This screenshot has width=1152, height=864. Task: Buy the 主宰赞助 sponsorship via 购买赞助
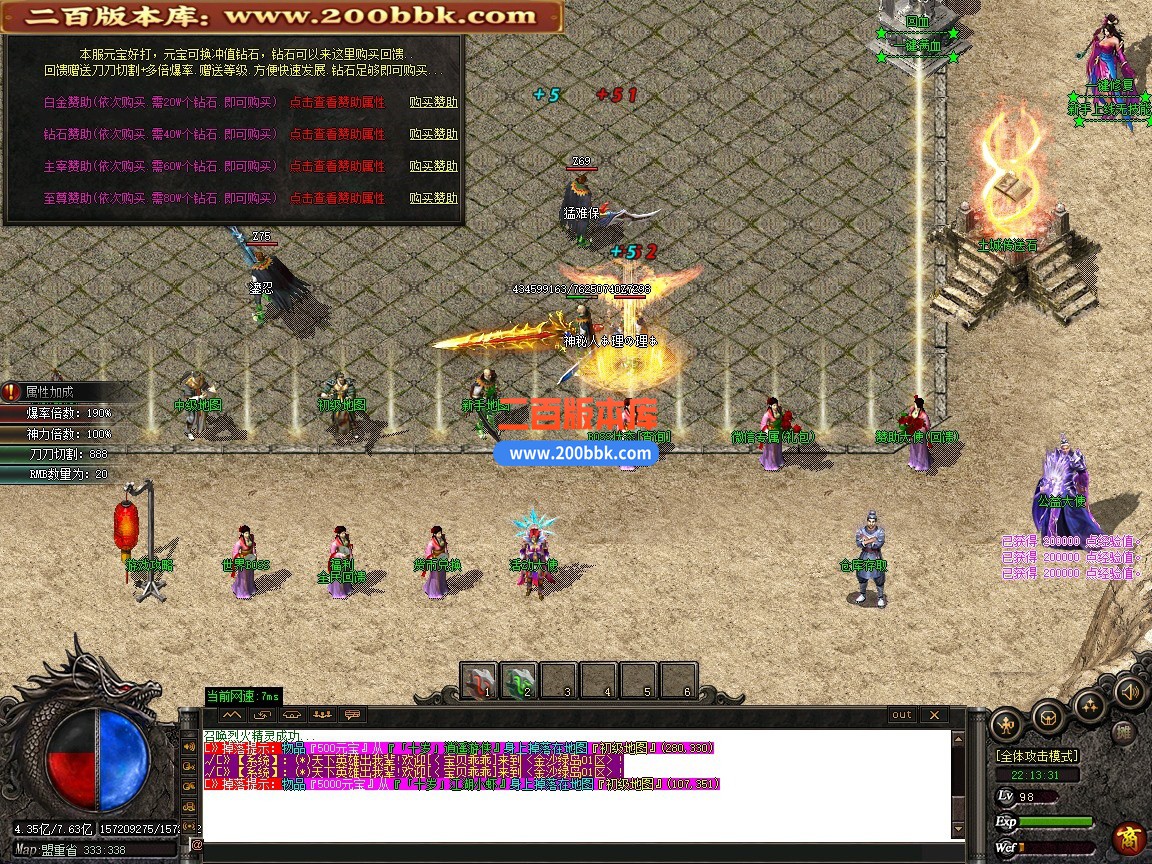tap(433, 166)
